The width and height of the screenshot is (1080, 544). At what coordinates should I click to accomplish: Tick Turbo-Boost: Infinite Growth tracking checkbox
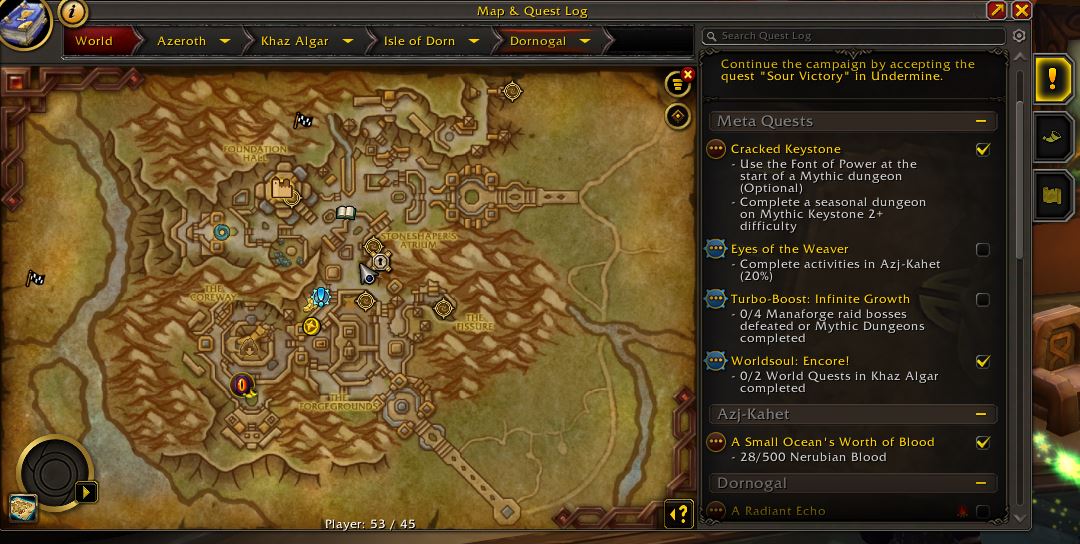click(983, 299)
